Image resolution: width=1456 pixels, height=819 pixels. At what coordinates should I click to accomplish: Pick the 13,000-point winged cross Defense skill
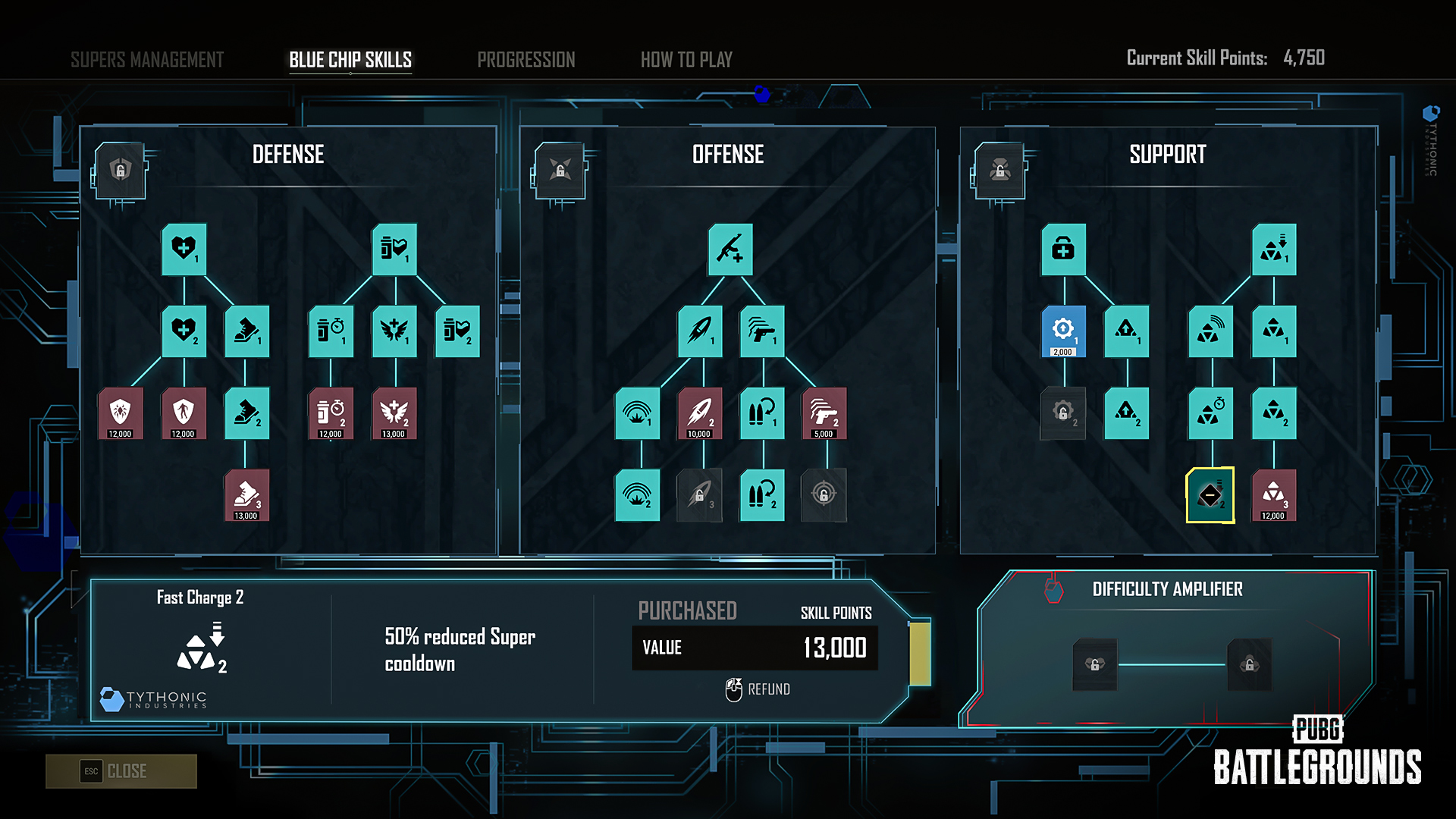[x=394, y=413]
